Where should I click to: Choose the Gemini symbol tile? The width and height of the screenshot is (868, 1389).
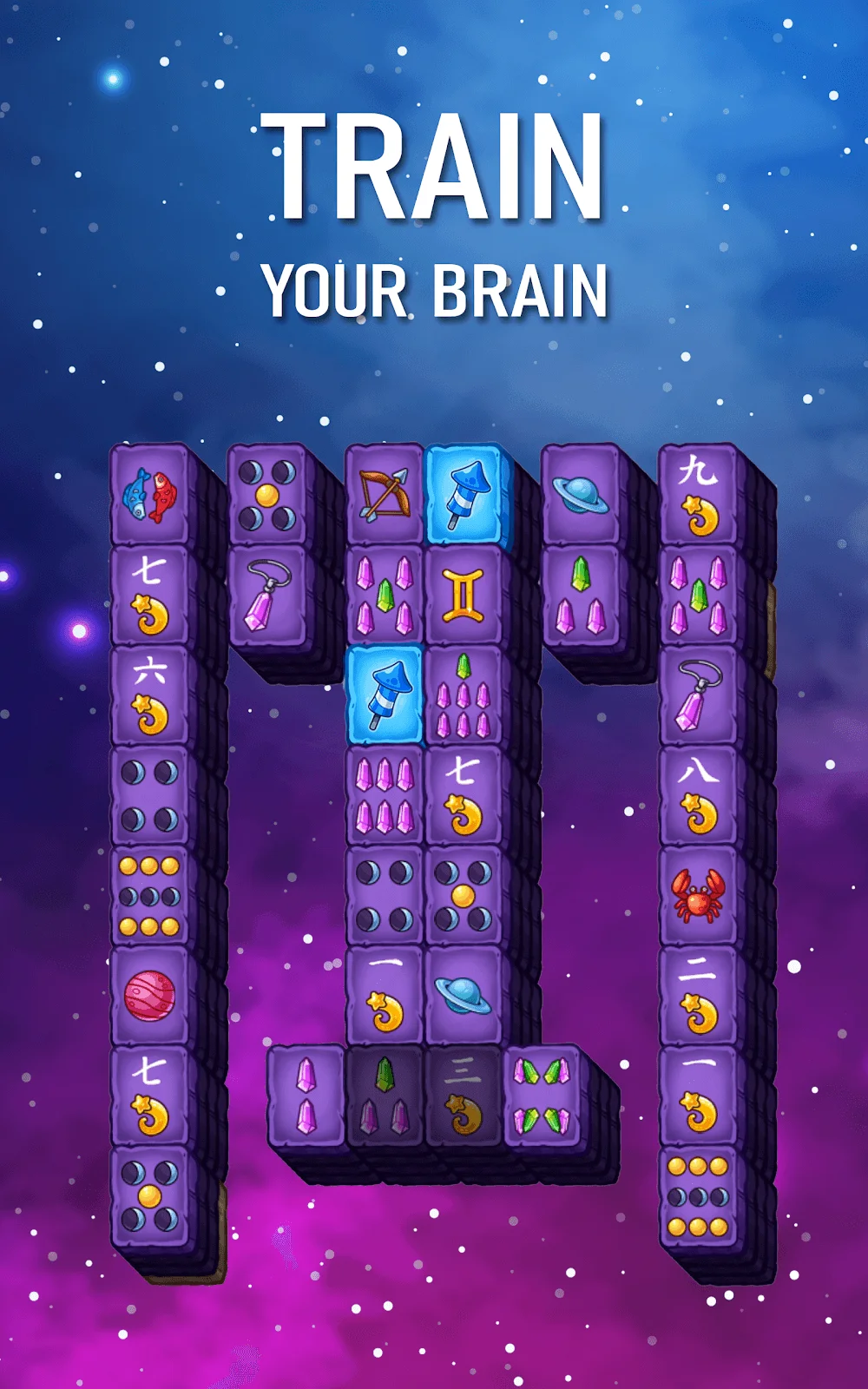click(x=463, y=596)
